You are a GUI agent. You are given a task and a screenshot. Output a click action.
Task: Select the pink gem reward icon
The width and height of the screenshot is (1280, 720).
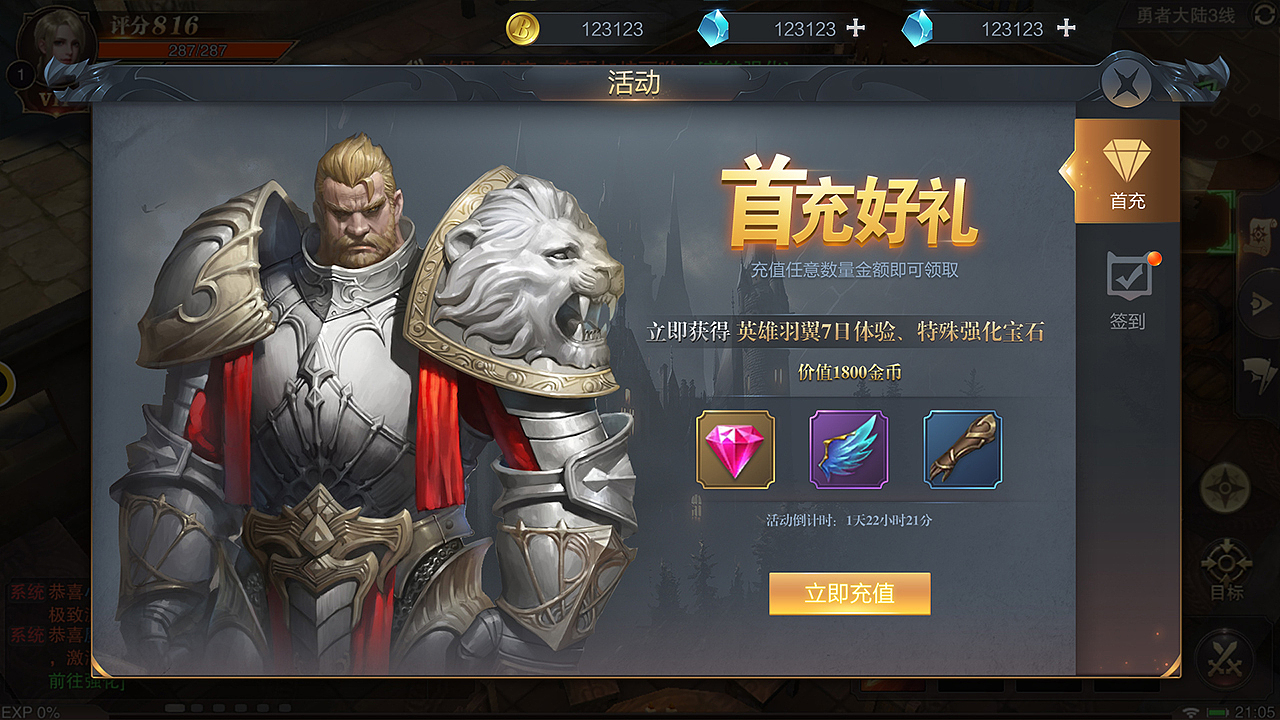[738, 450]
